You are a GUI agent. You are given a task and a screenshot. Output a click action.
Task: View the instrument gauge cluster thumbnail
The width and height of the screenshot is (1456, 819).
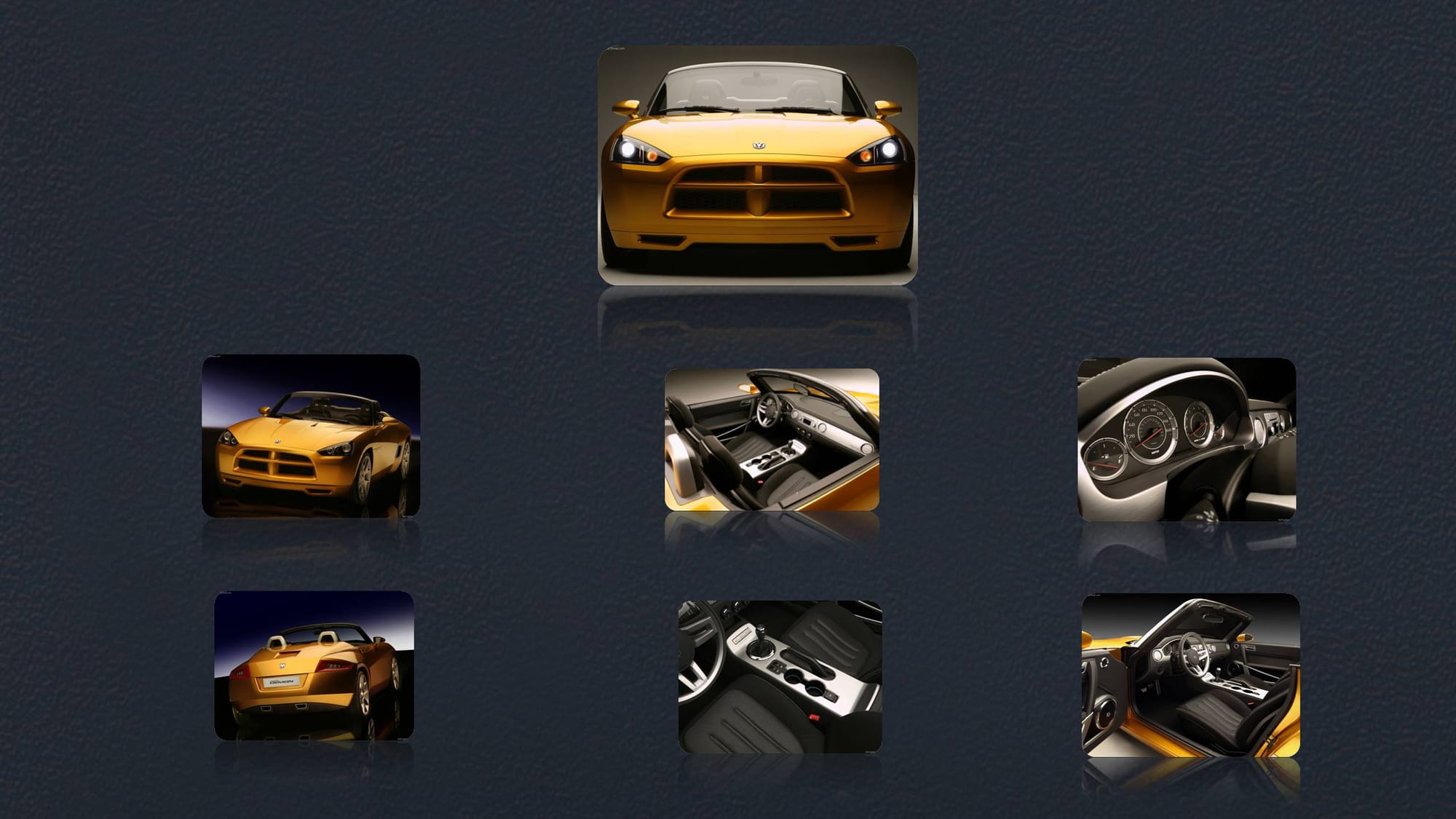(1187, 439)
